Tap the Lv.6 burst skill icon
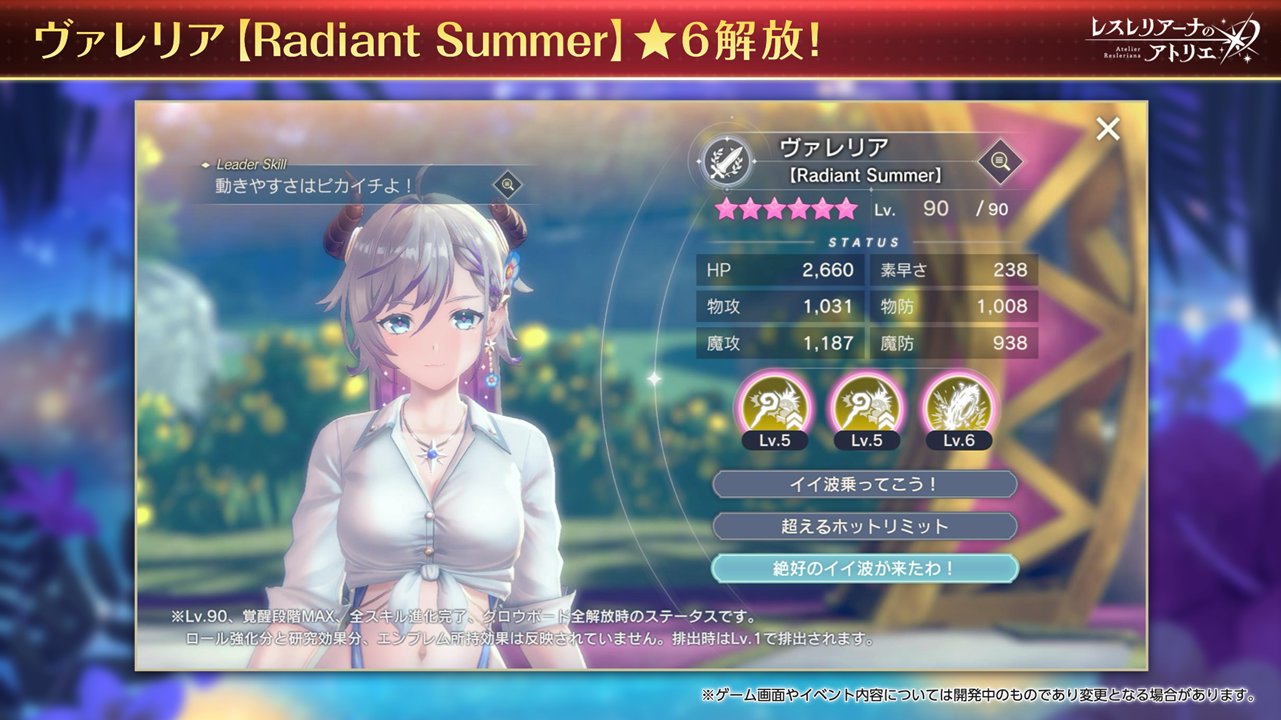This screenshot has height=720, width=1281. (x=958, y=406)
